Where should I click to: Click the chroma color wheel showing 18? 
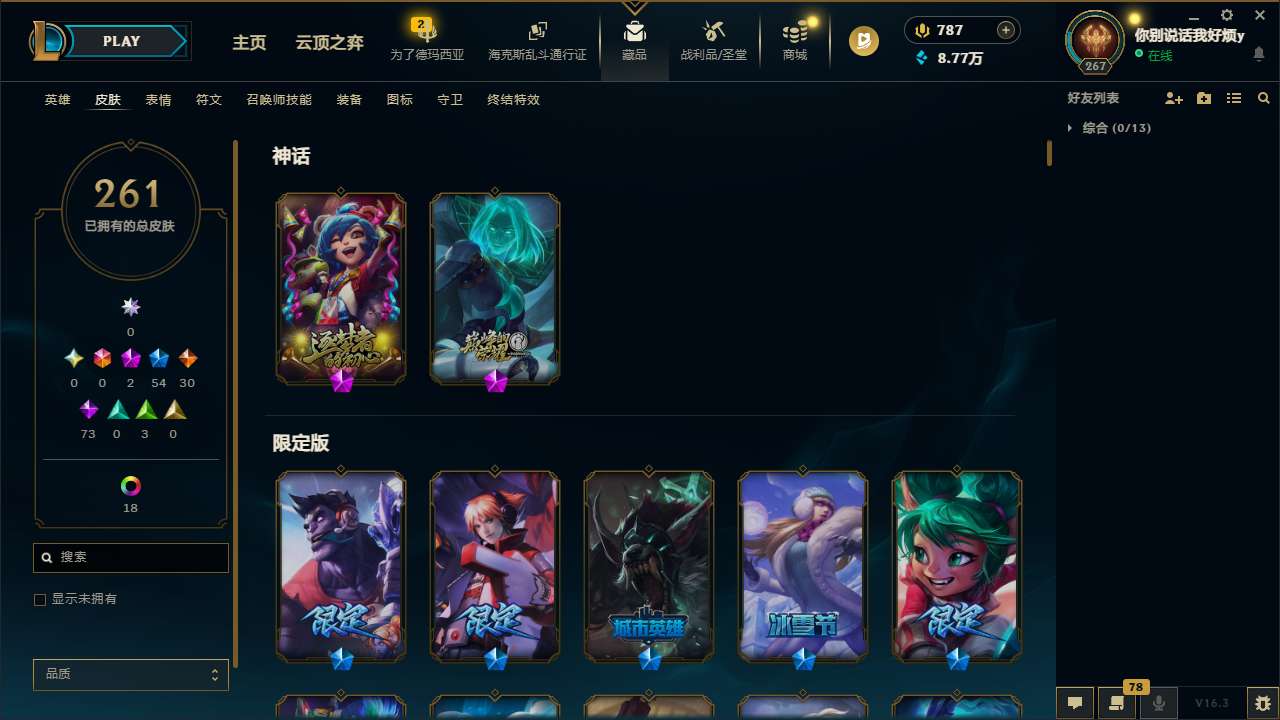click(x=130, y=487)
